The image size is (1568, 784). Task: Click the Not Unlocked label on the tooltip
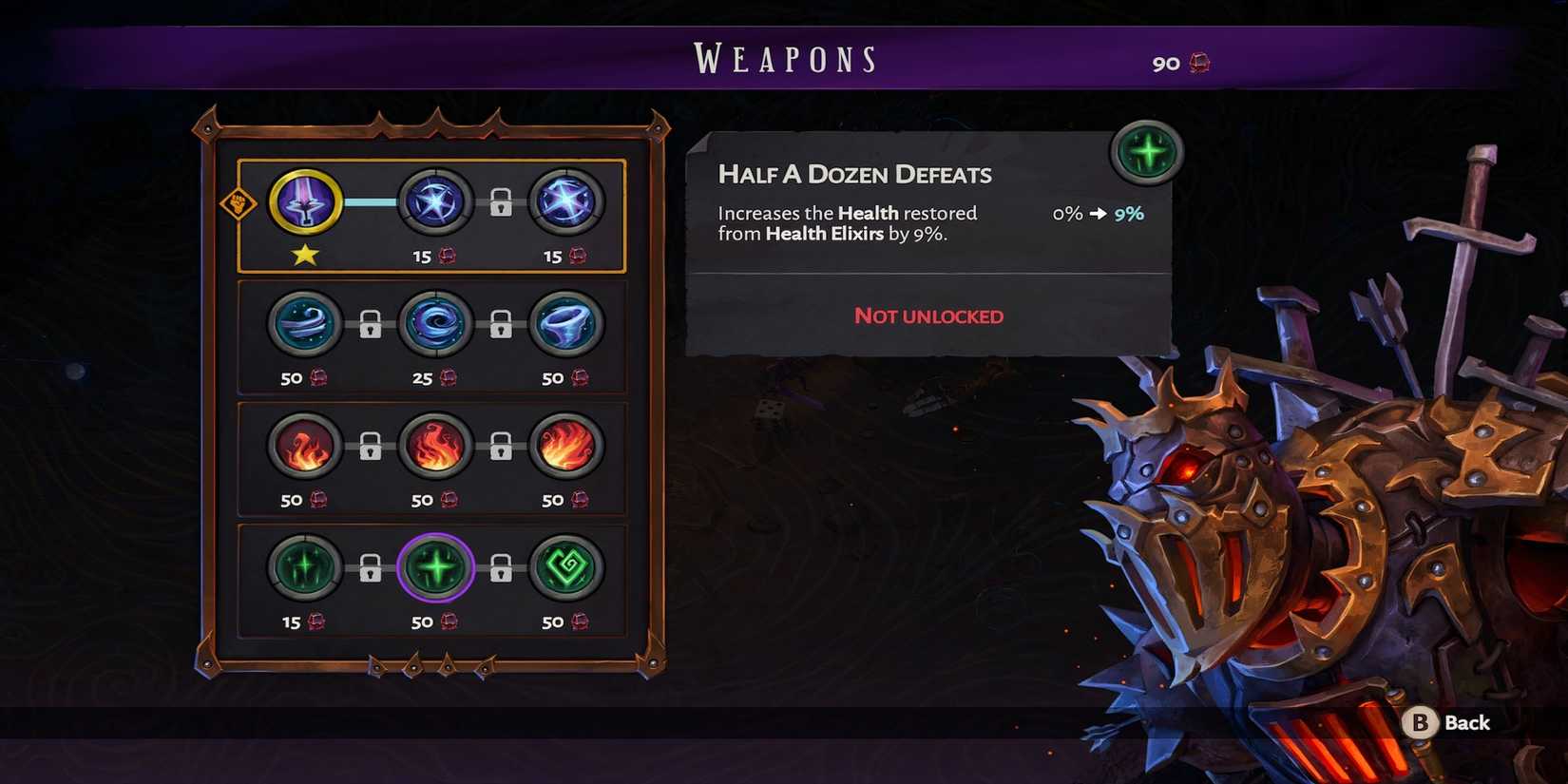(x=927, y=316)
